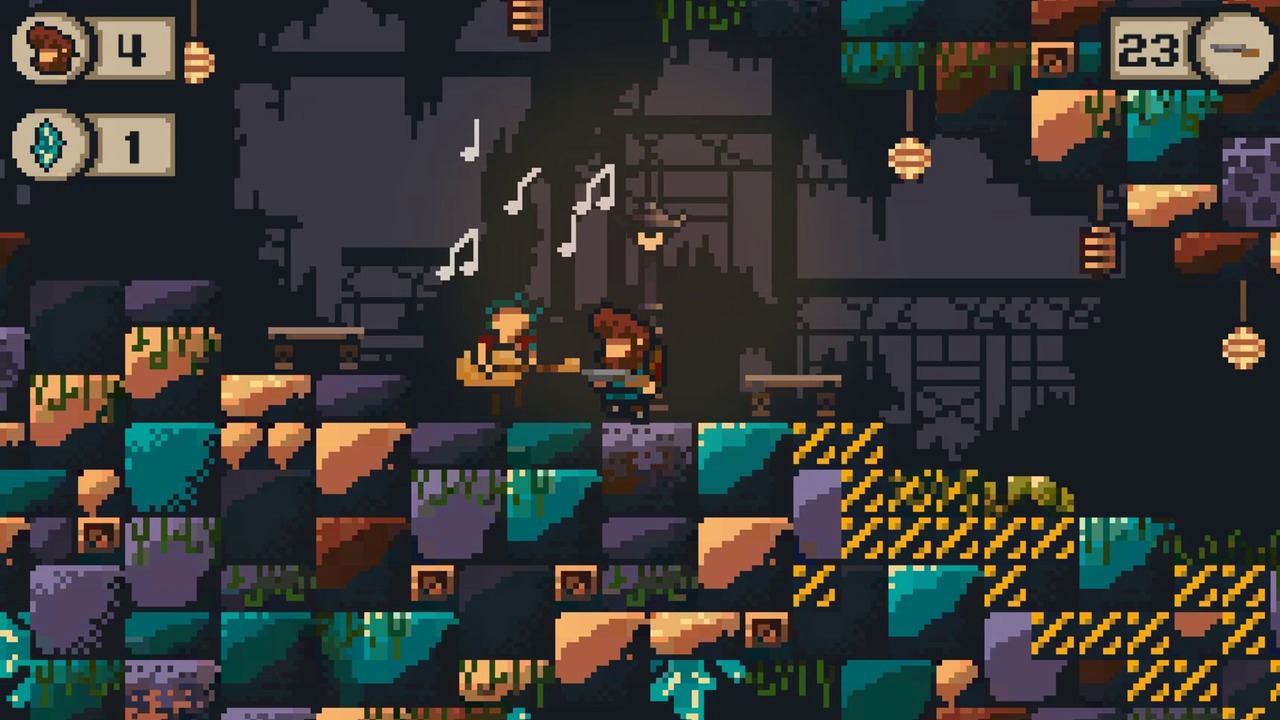Image resolution: width=1280 pixels, height=720 pixels.
Task: Click a small crate tile in the lower terrain
Action: point(435,580)
